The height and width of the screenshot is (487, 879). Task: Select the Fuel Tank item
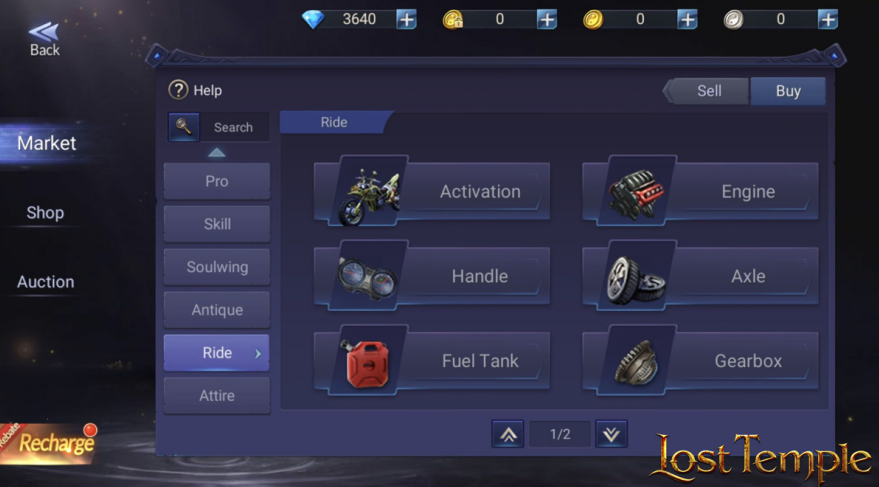point(432,361)
